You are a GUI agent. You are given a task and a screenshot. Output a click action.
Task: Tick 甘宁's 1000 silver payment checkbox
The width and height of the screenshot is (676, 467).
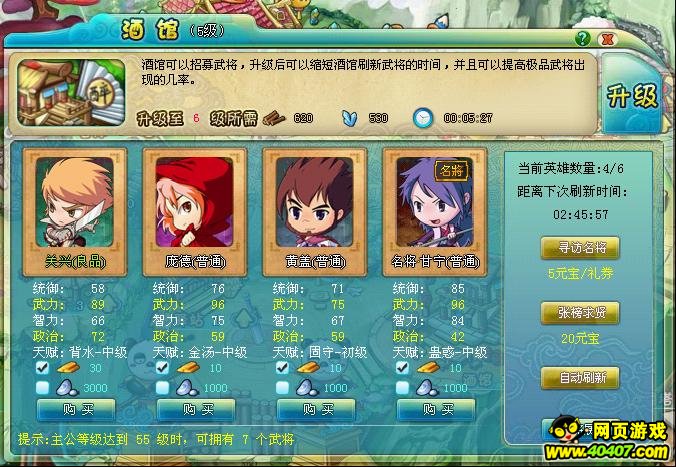click(x=402, y=387)
